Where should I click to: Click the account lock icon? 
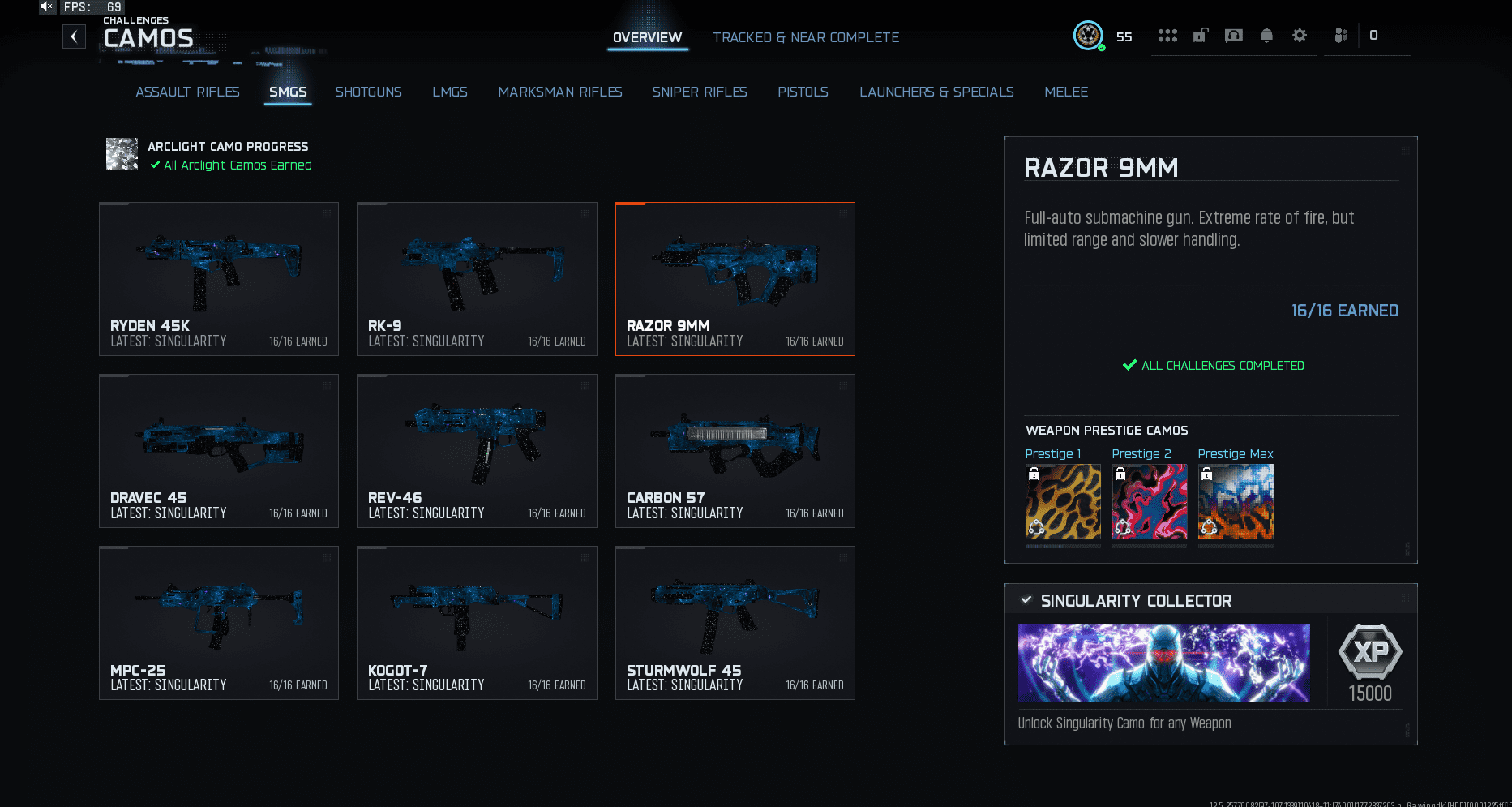pos(1200,35)
